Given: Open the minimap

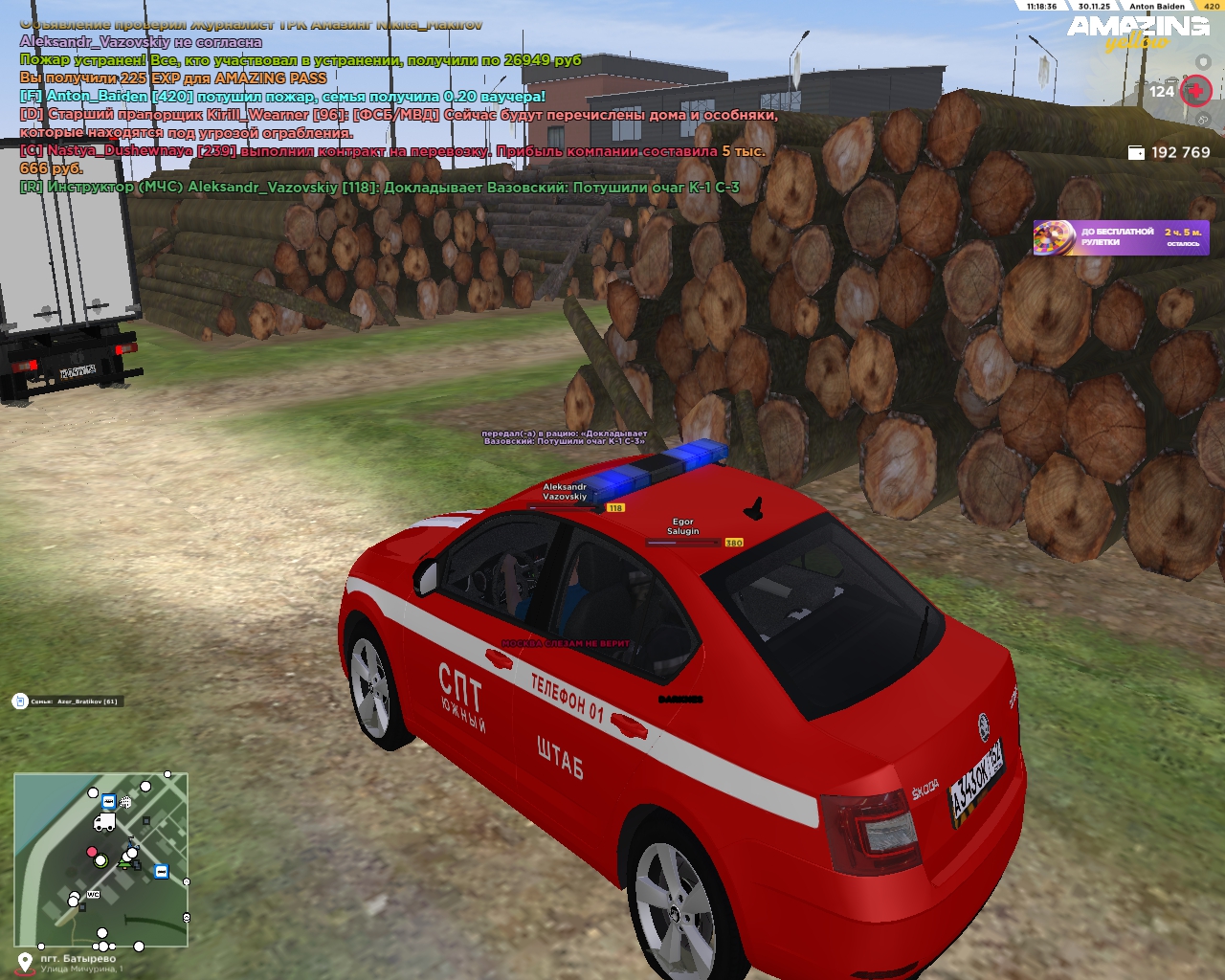Looking at the screenshot, I should pos(100,859).
